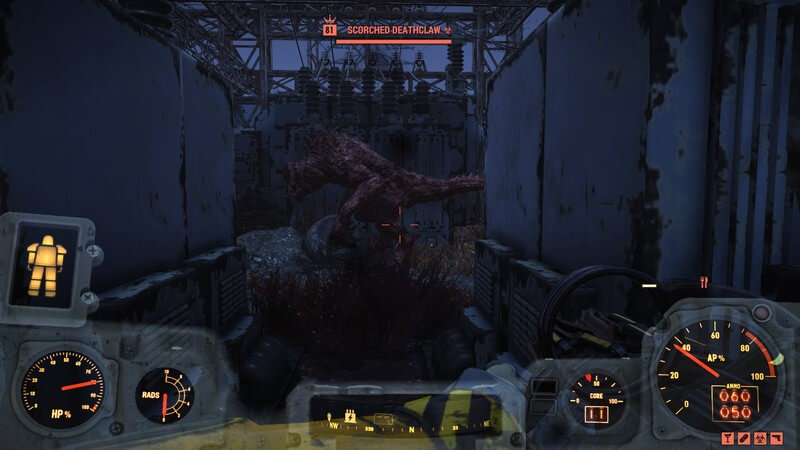Click the power armor condition figure

coord(46,258)
